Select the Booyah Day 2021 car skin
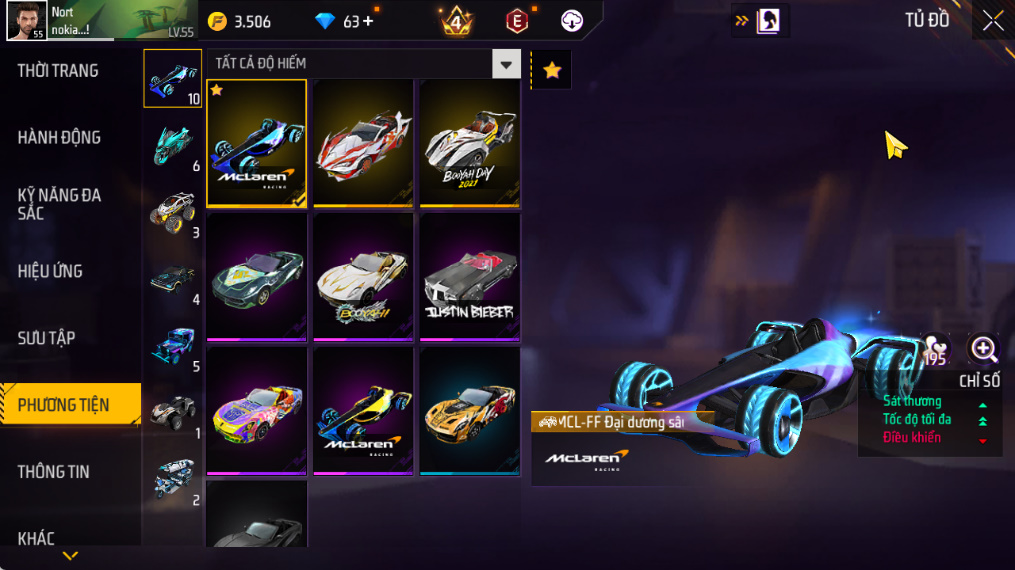Viewport: 1015px width, 570px height. point(469,143)
